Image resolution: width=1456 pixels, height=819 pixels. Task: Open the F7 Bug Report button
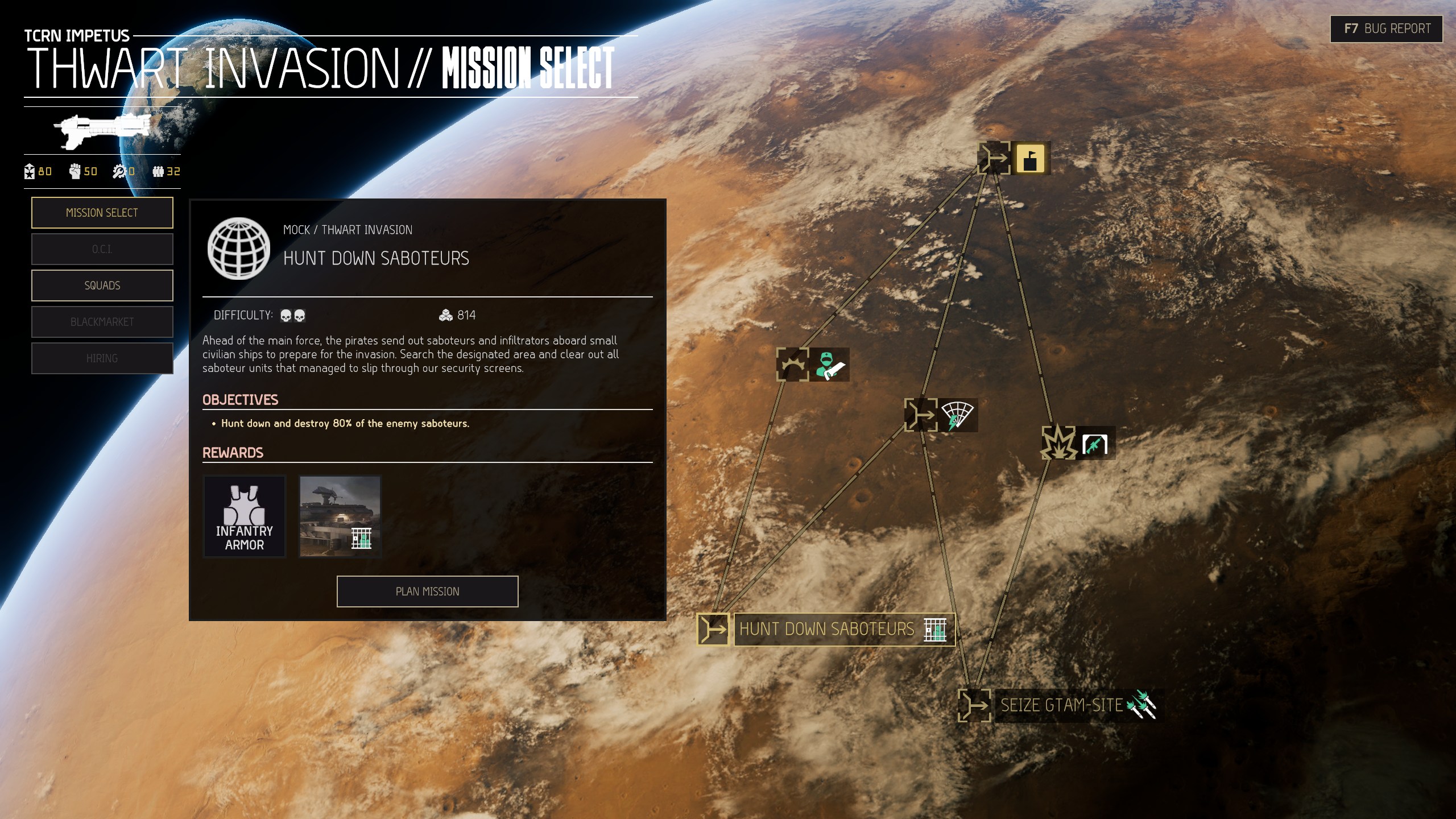point(1386,29)
